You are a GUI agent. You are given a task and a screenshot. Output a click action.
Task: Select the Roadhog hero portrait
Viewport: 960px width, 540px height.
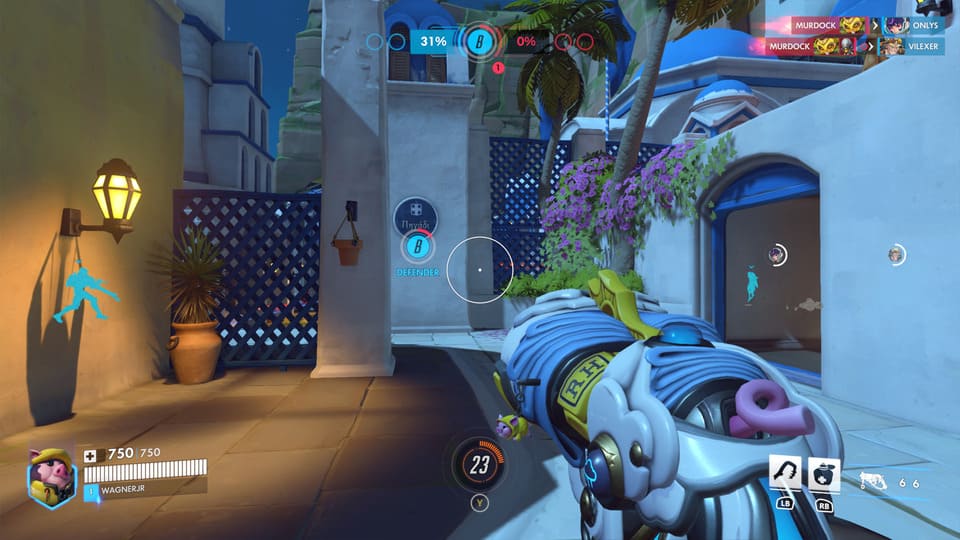click(x=51, y=477)
